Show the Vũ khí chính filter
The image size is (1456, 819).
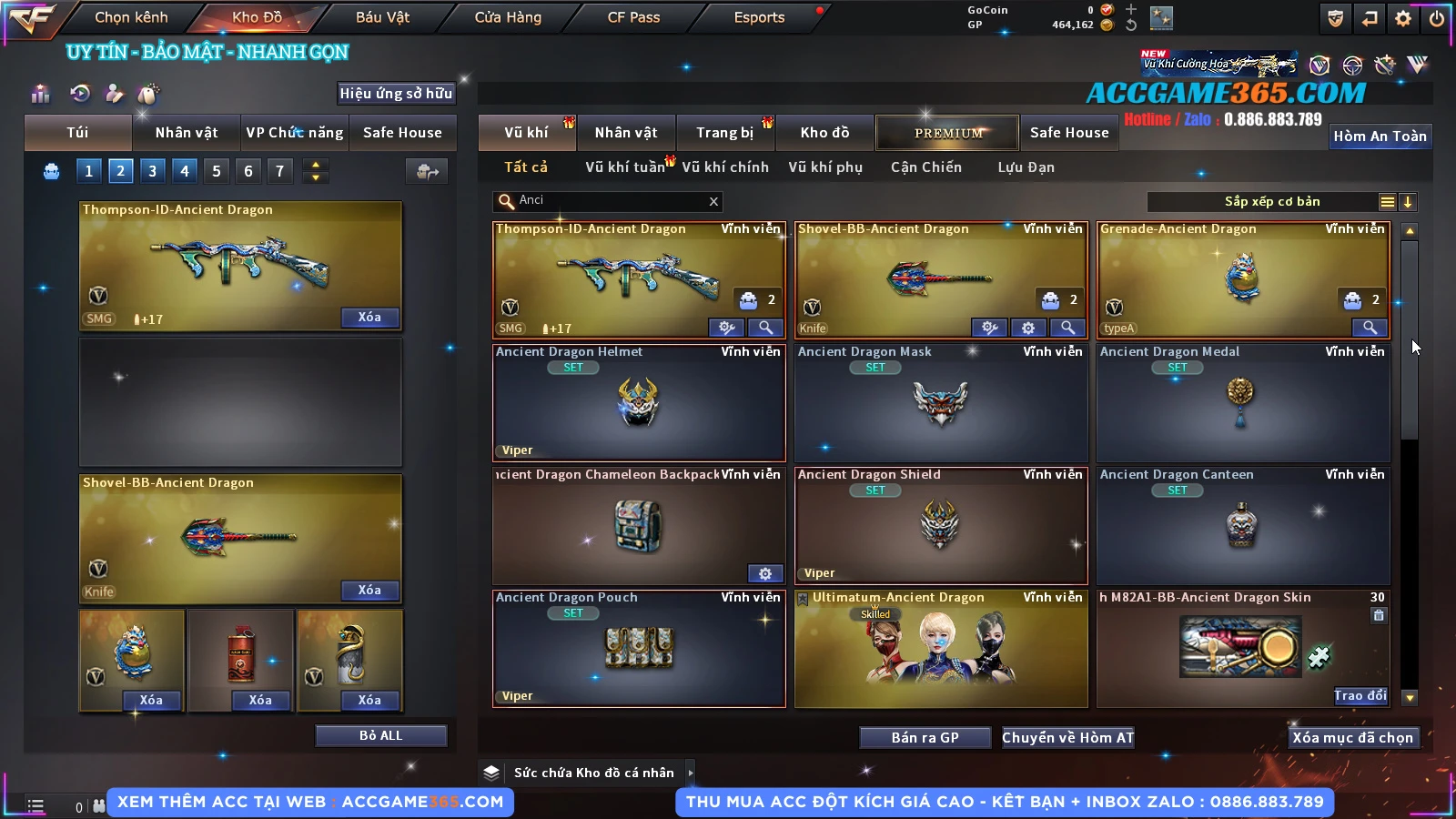(x=724, y=167)
